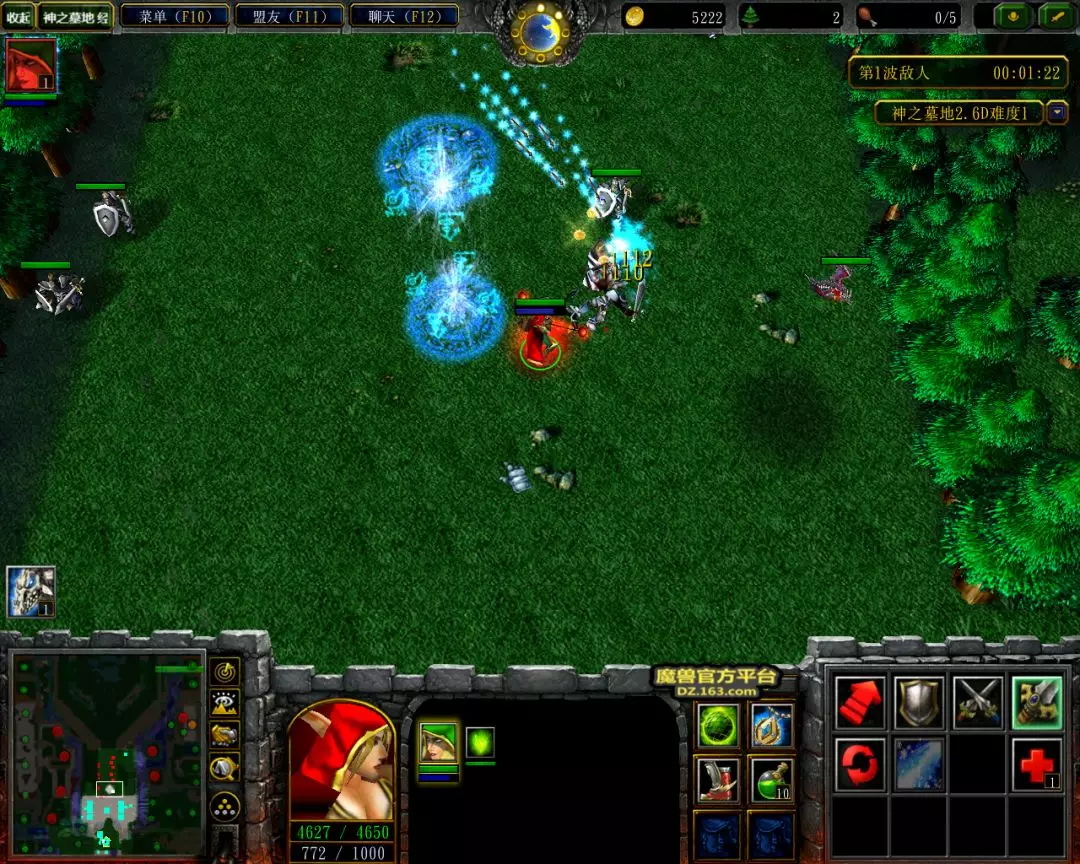1080x864 pixels.
Task: Use the blue amulet inventory item
Action: click(771, 726)
